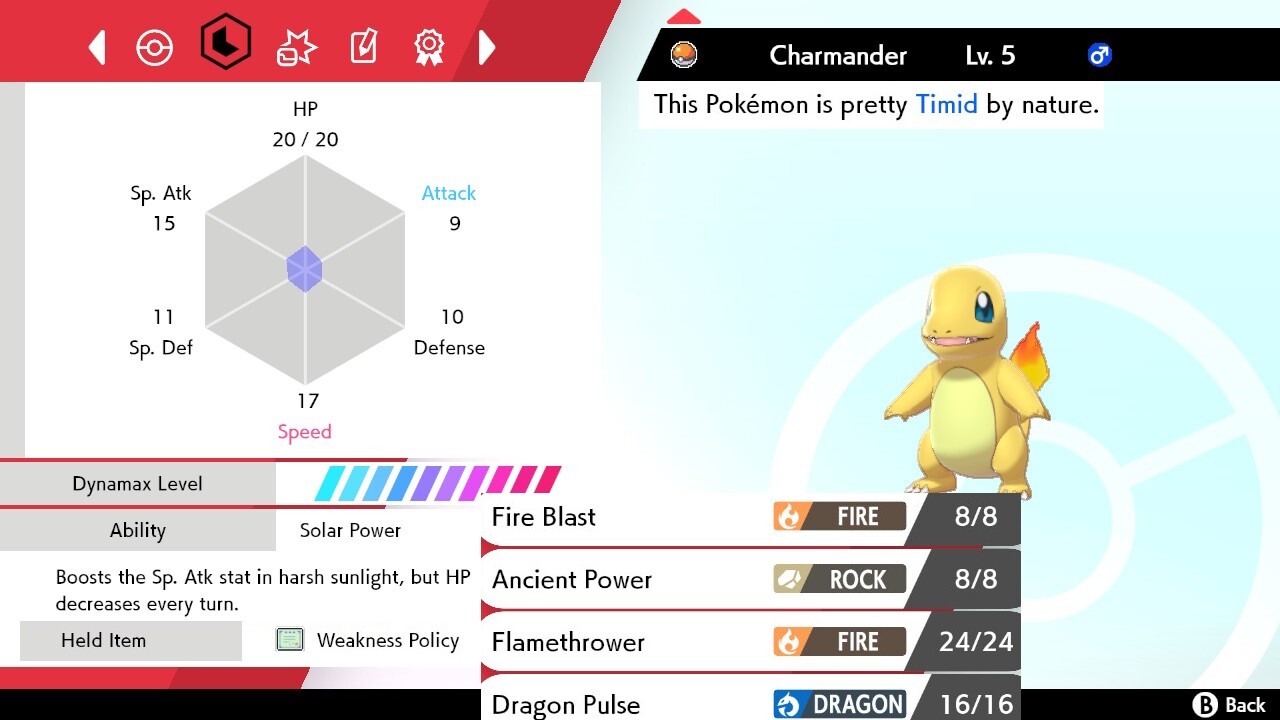
Task: Click the left navigation arrow
Action: (96, 45)
